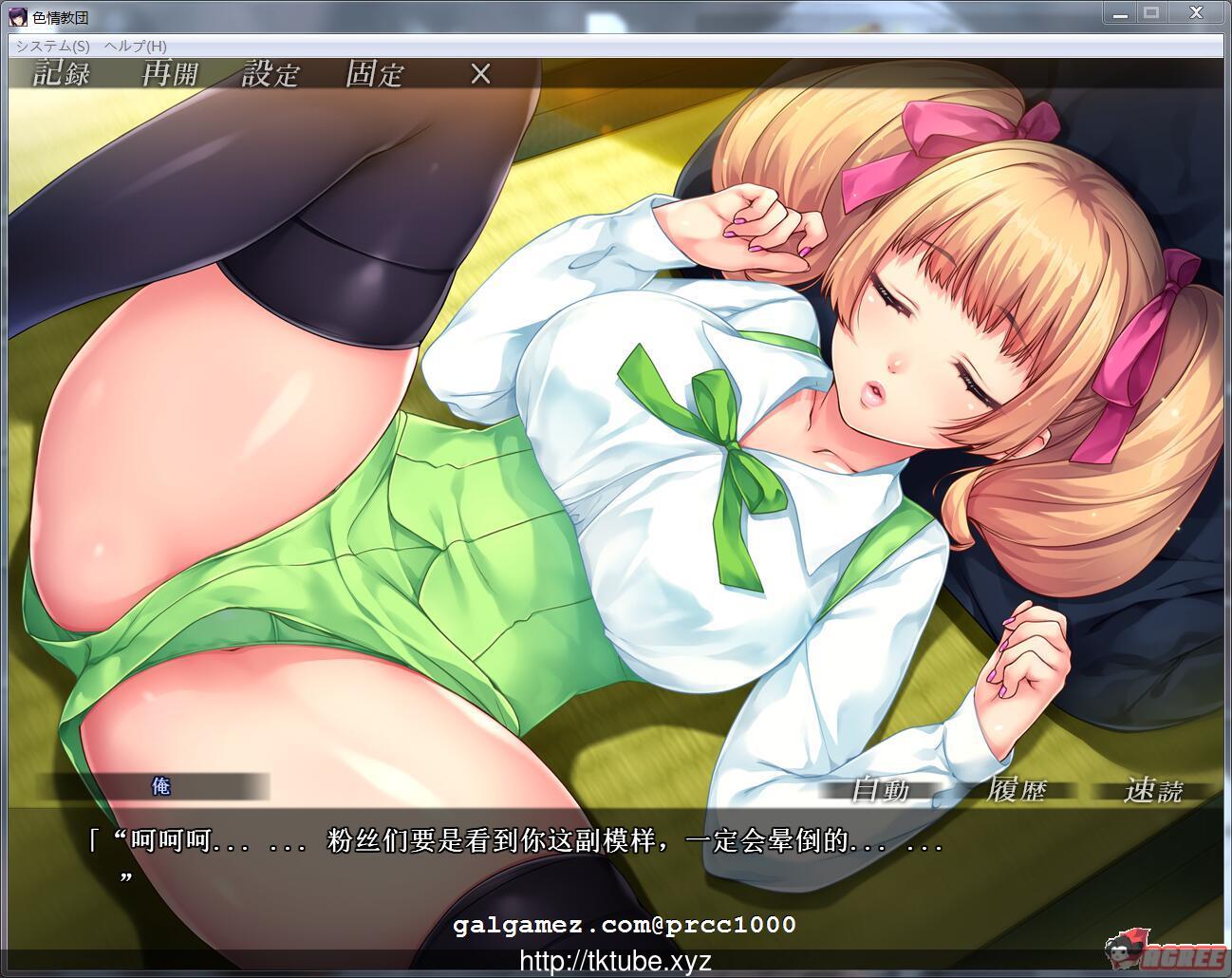
Task: Click 再開 to resume the game
Action: [171, 72]
